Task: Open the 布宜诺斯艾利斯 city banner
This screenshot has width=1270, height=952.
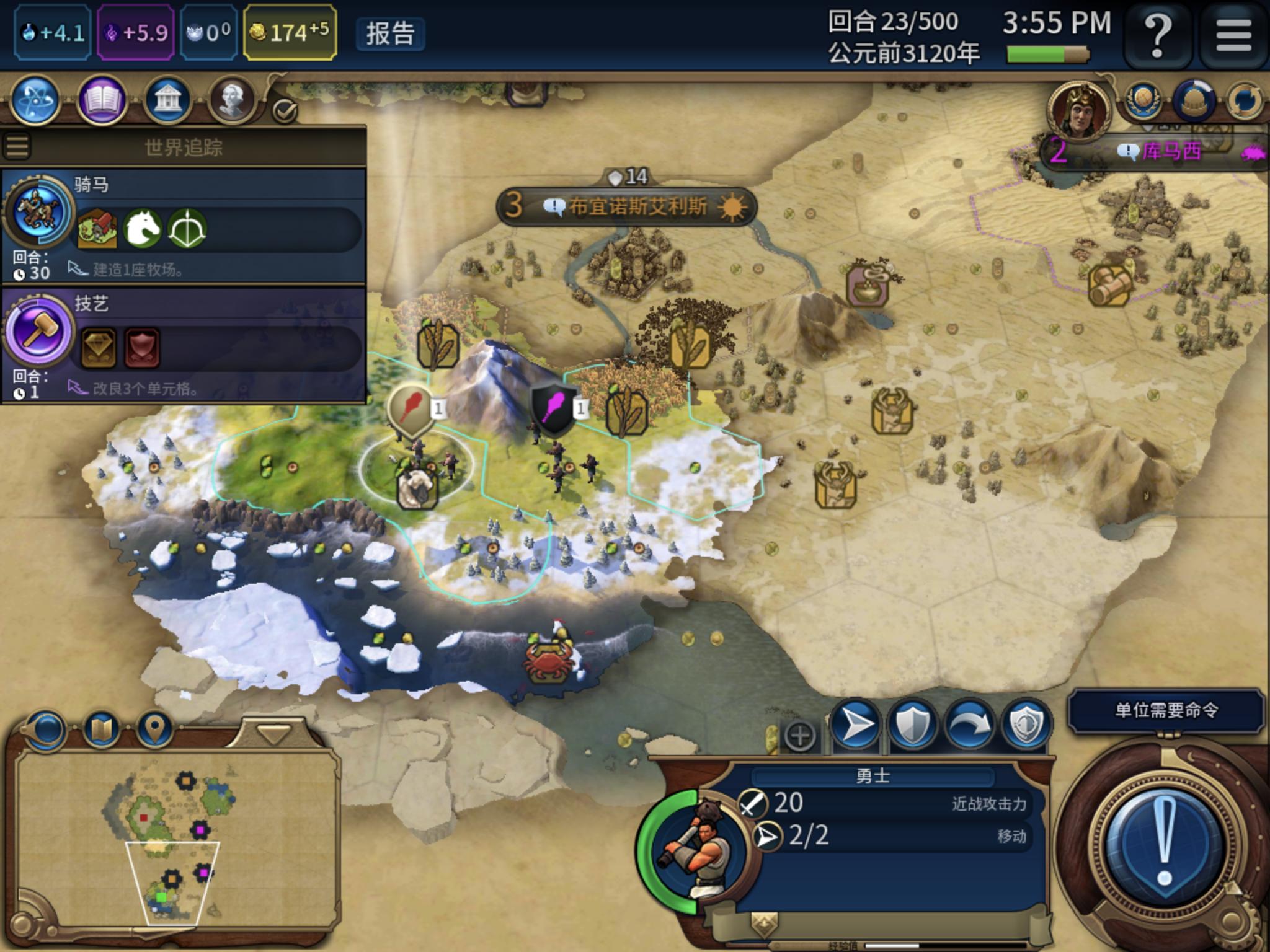Action: point(628,206)
